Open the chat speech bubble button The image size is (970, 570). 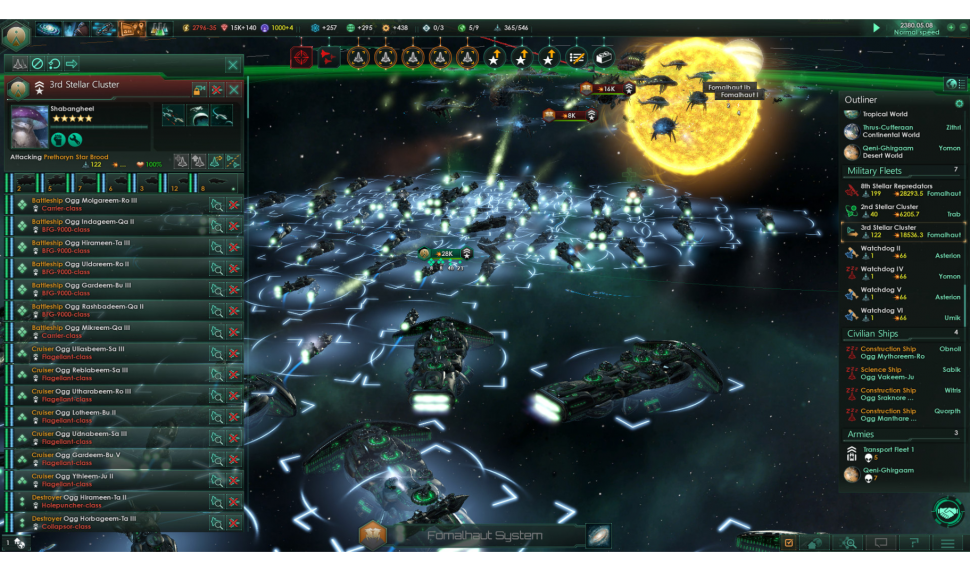(881, 543)
